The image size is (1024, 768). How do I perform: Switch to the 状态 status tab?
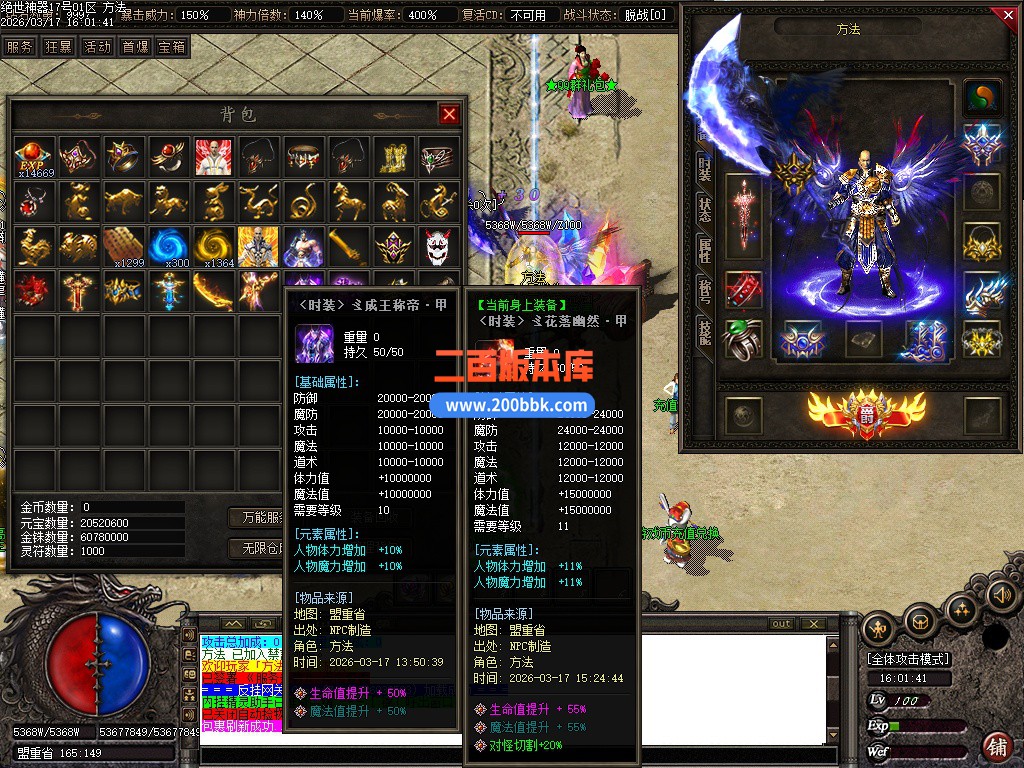[704, 209]
